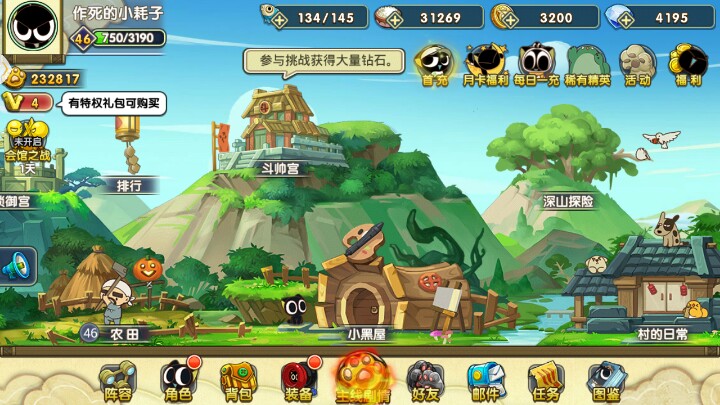Start the 主线剧情 main story

[361, 378]
